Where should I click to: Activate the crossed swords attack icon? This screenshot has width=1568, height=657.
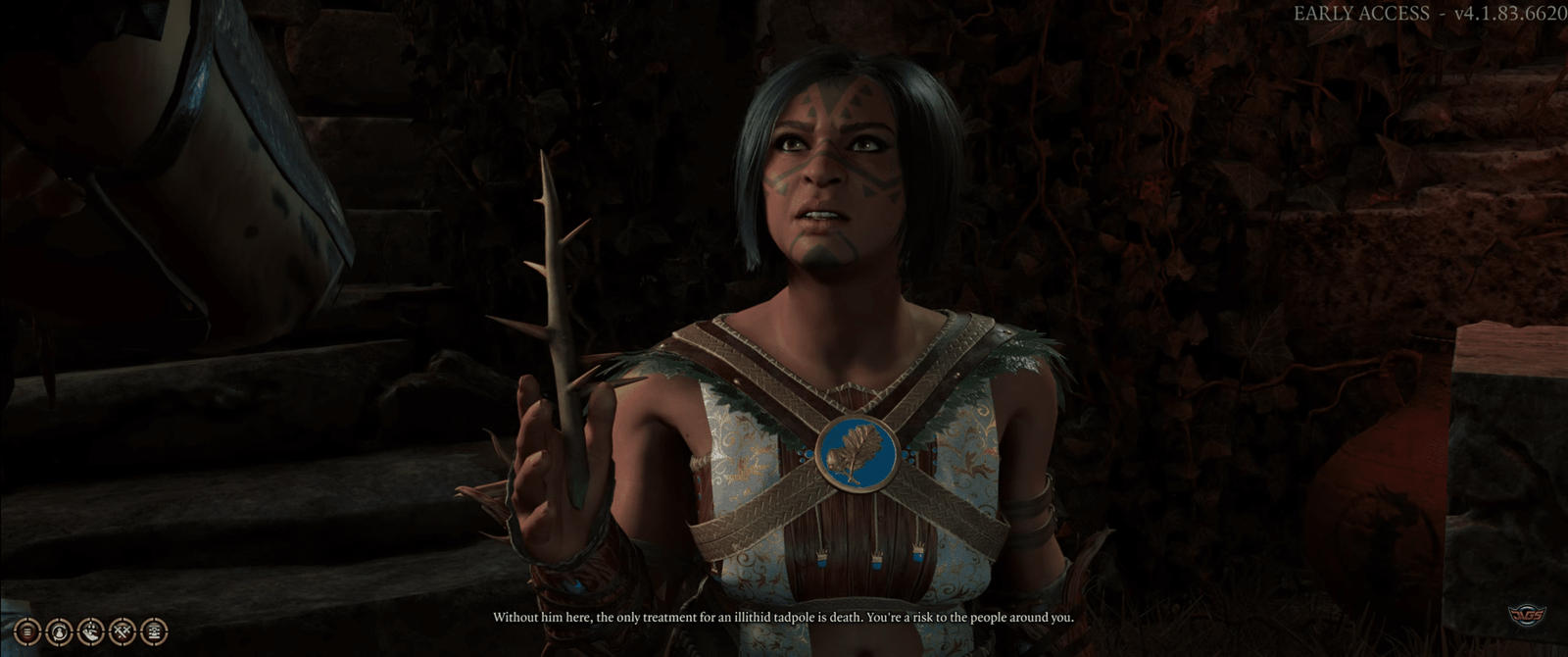122,630
